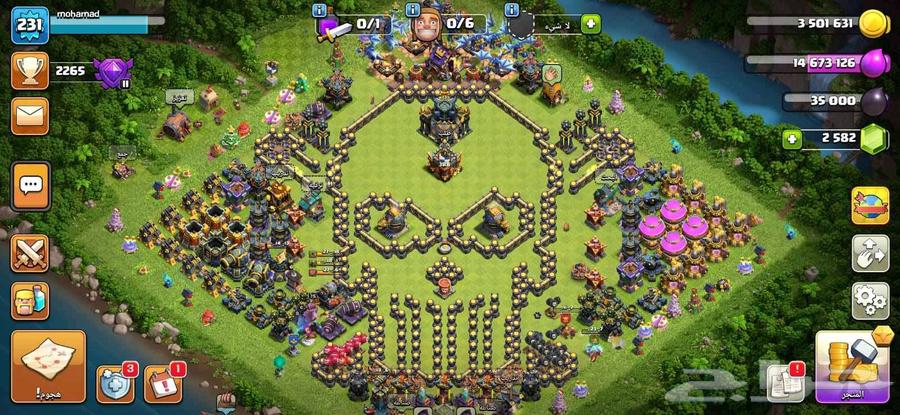The width and height of the screenshot is (900, 415).
Task: Open the crossed swords battle log
Action: tap(30, 250)
